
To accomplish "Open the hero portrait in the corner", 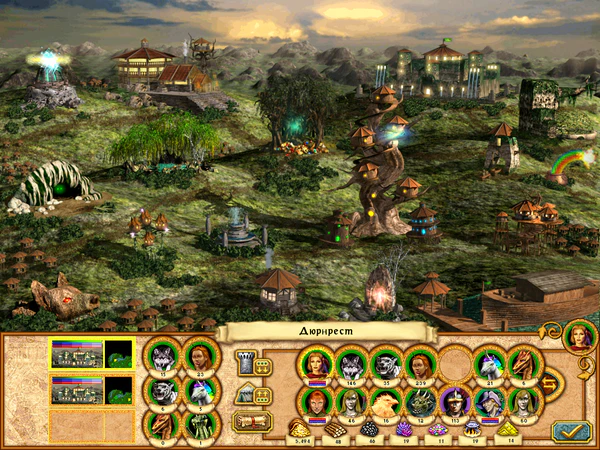I will point(578,336).
